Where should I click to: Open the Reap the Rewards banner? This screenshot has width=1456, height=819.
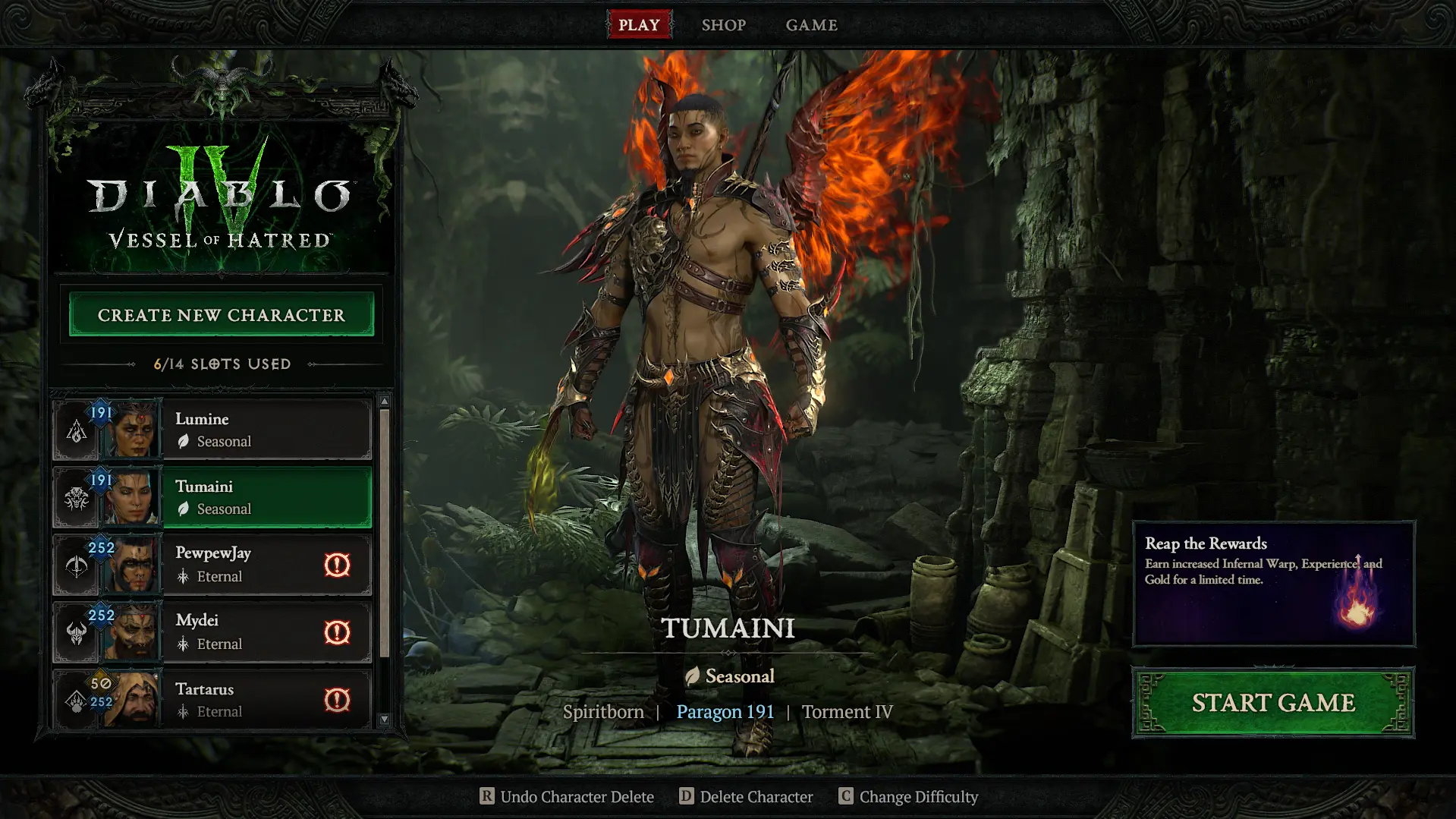click(1273, 583)
